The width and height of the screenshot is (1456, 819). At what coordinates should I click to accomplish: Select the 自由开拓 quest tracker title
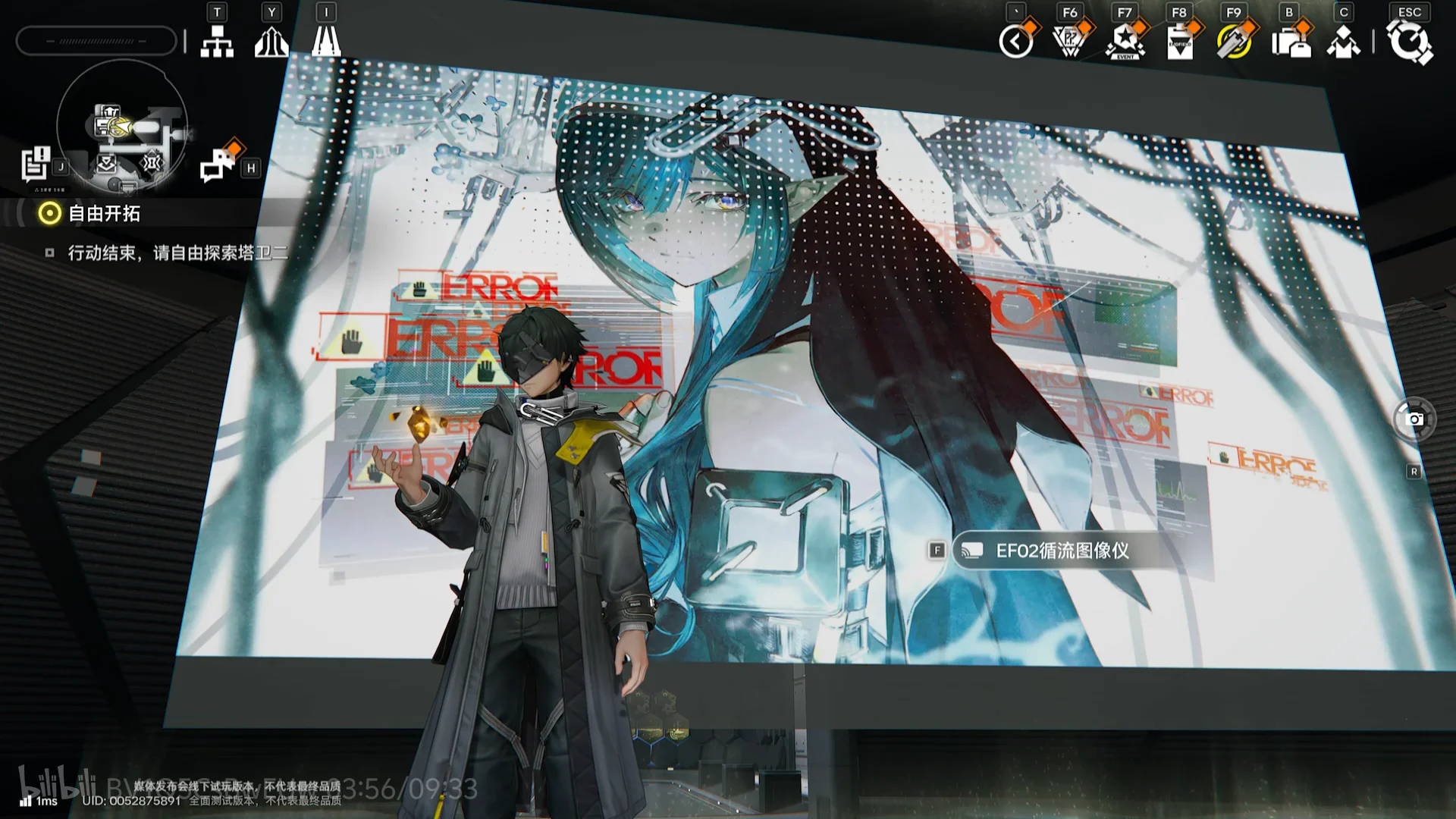(104, 214)
